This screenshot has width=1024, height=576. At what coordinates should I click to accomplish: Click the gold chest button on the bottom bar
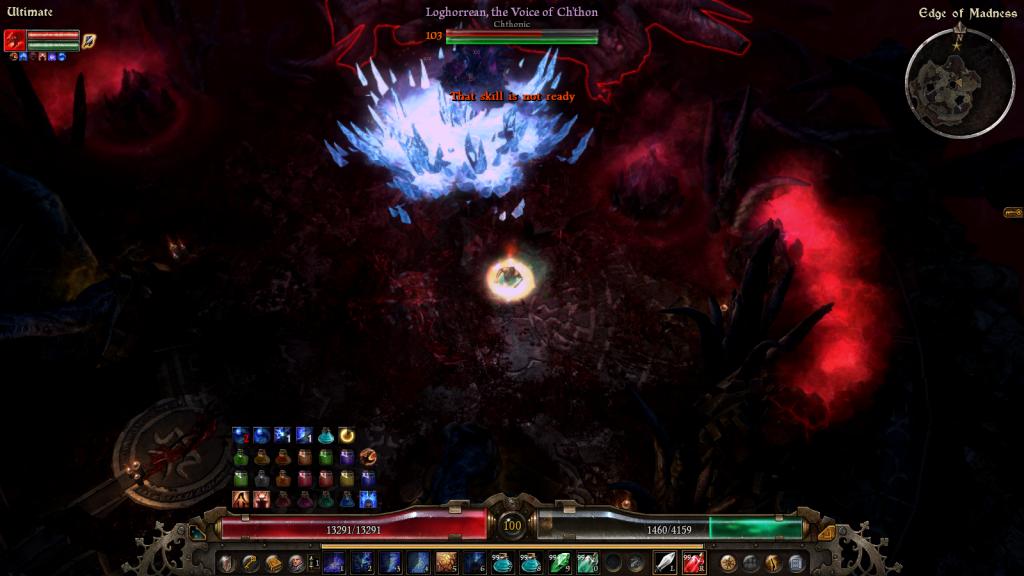[273, 563]
